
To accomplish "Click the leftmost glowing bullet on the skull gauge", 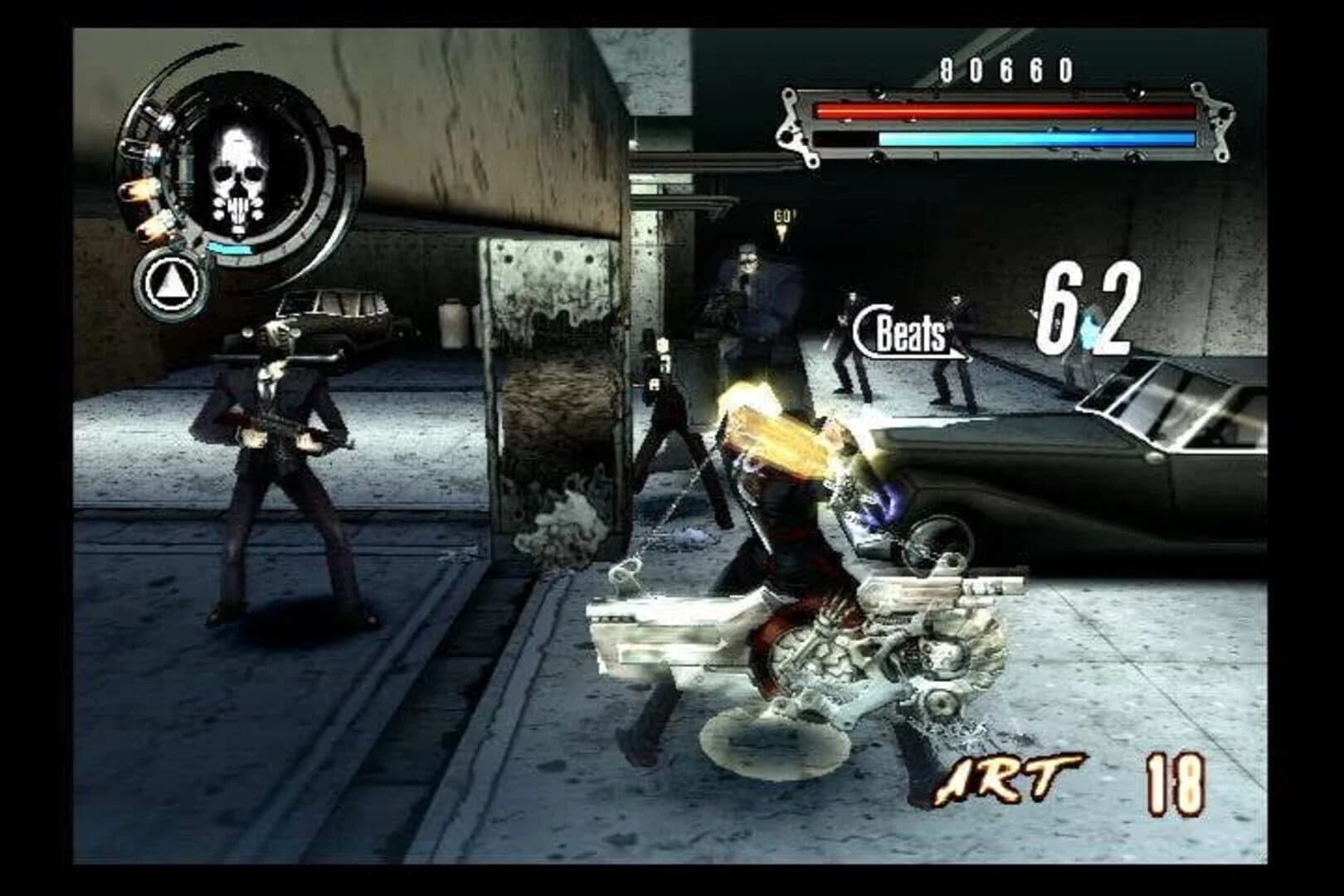I will tap(139, 189).
